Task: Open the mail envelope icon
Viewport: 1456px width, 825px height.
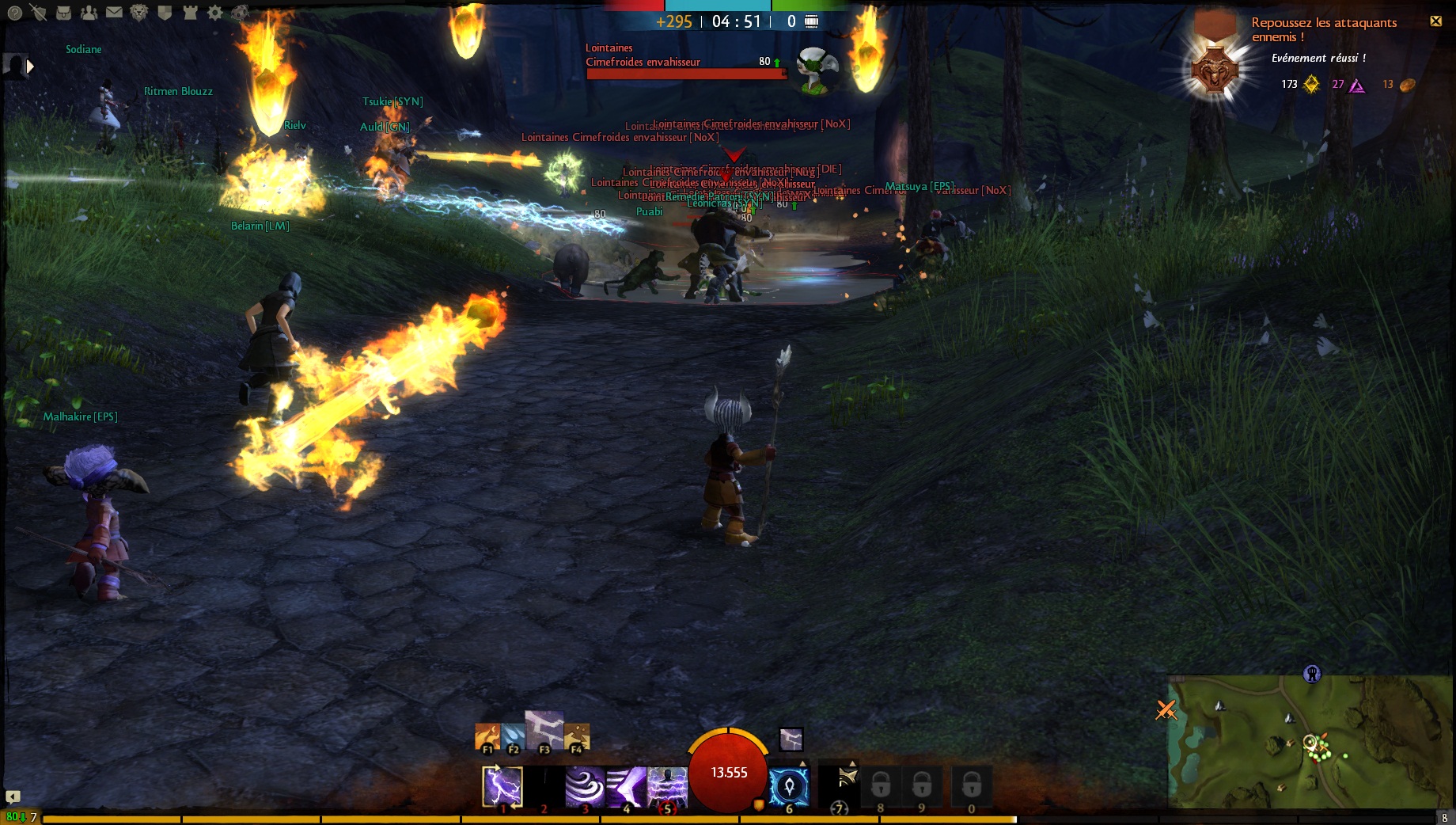Action: [x=114, y=13]
